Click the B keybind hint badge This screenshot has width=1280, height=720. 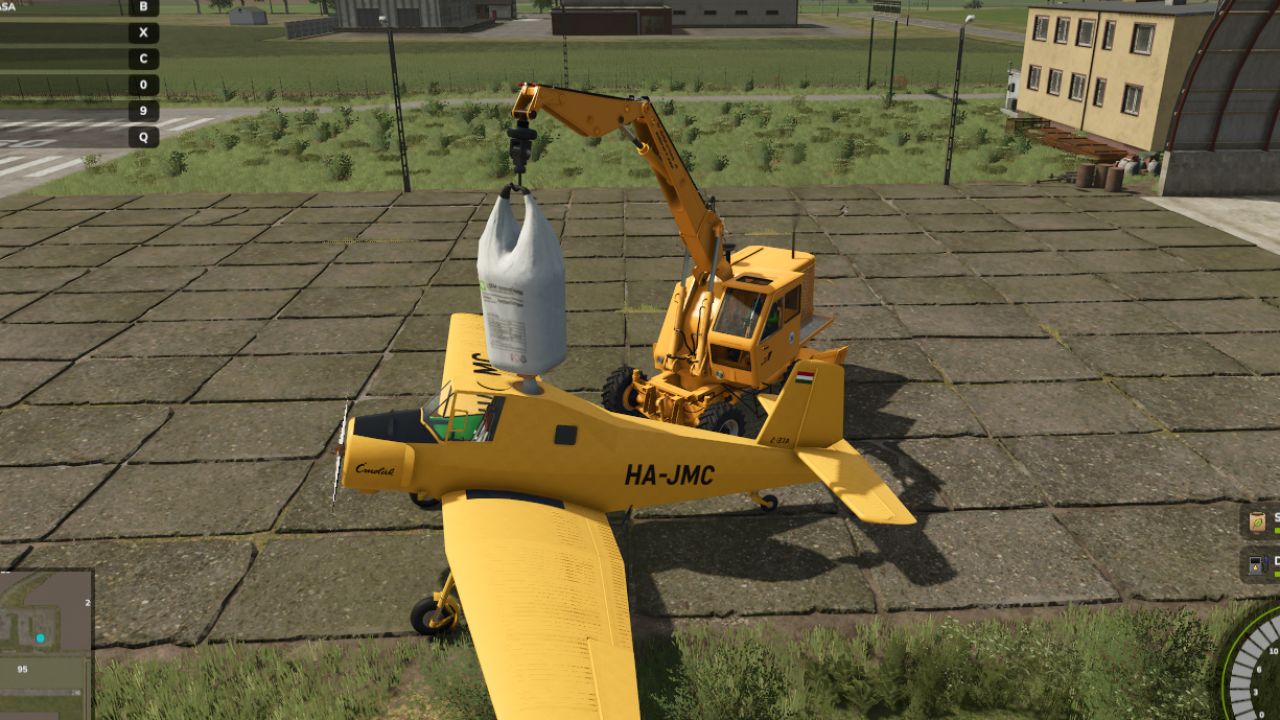coord(143,8)
